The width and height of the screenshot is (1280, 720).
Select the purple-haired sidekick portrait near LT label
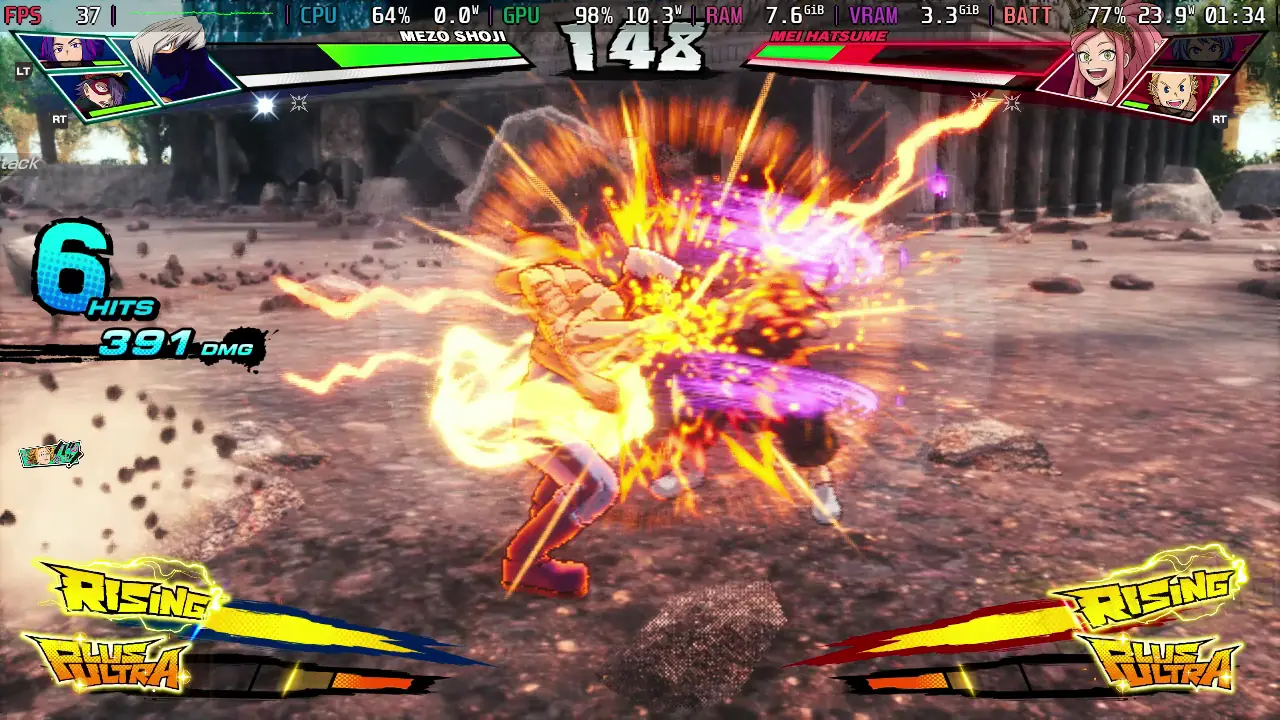(65, 50)
